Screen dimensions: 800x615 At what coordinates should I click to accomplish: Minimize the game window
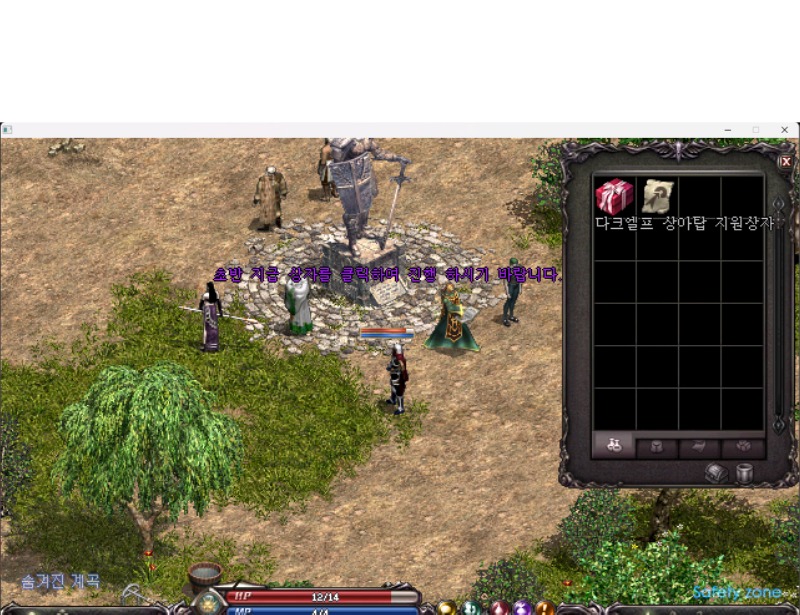click(x=729, y=130)
